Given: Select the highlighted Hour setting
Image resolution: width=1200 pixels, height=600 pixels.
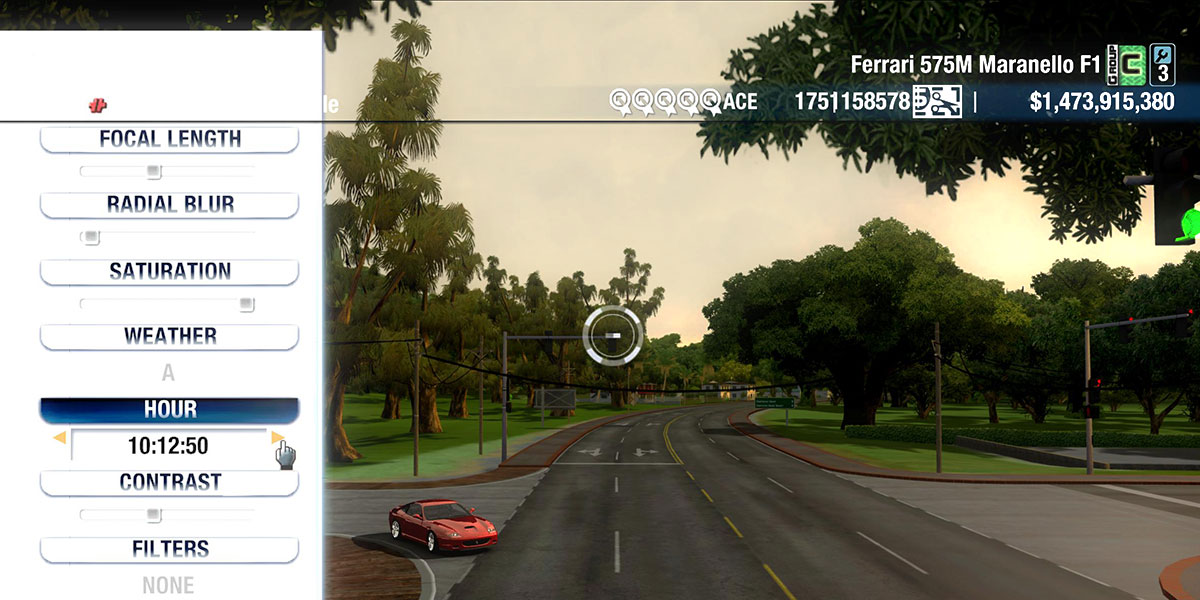Looking at the screenshot, I should [x=169, y=410].
